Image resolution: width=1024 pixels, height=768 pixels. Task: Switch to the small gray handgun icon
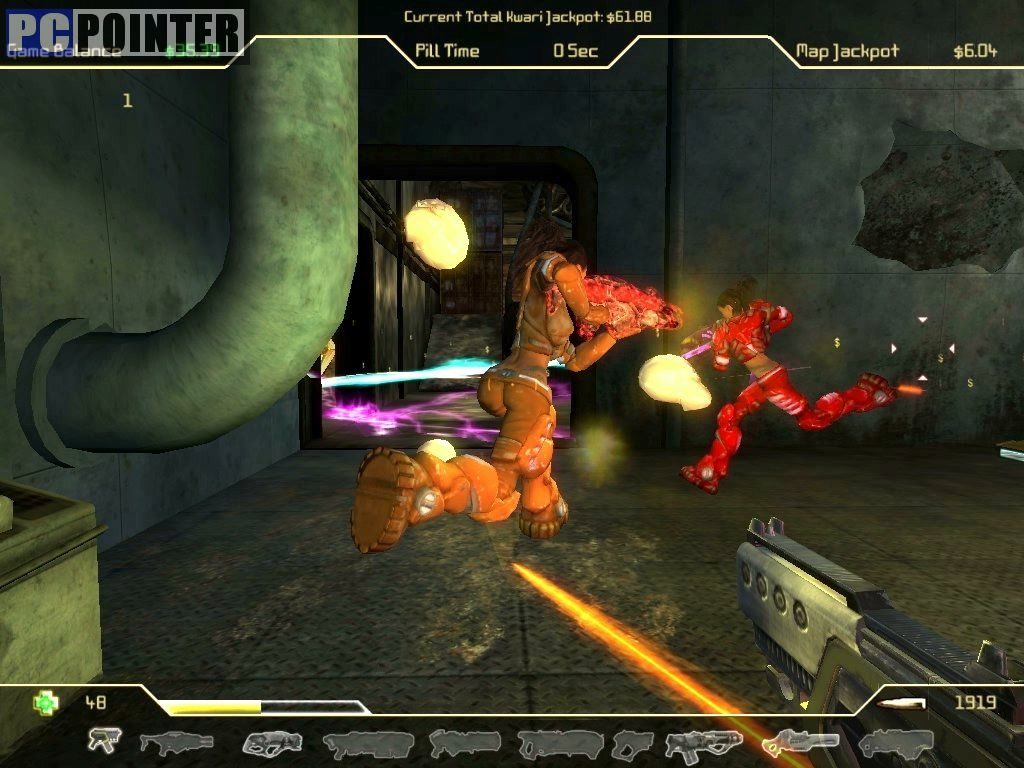tap(632, 743)
